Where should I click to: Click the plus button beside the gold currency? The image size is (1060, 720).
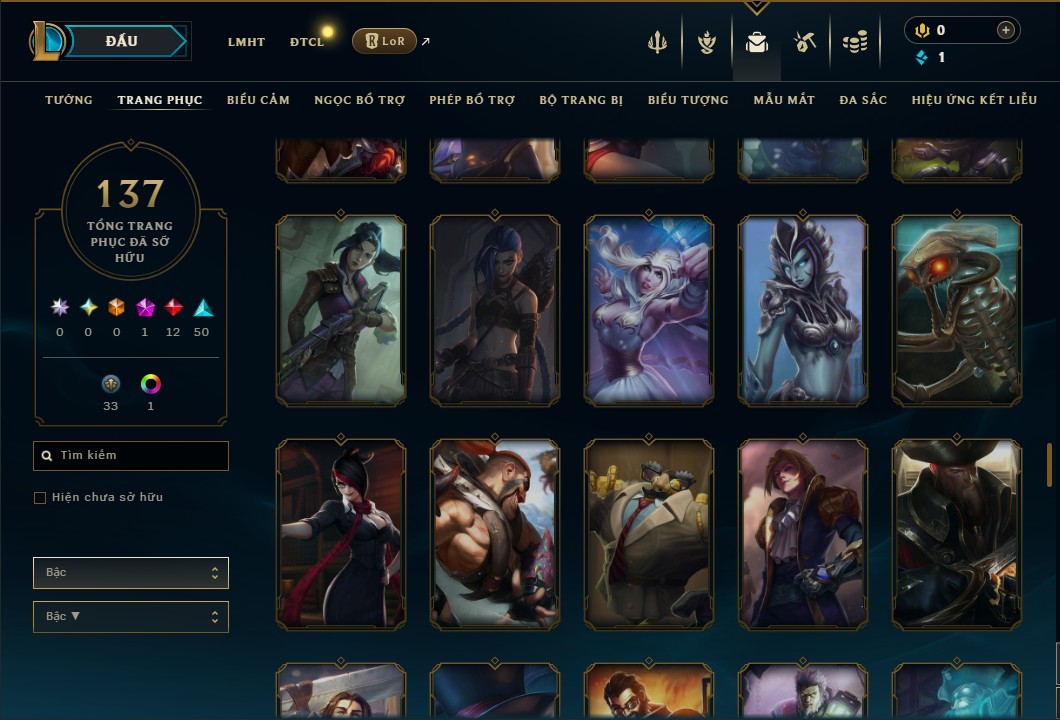click(x=1005, y=30)
